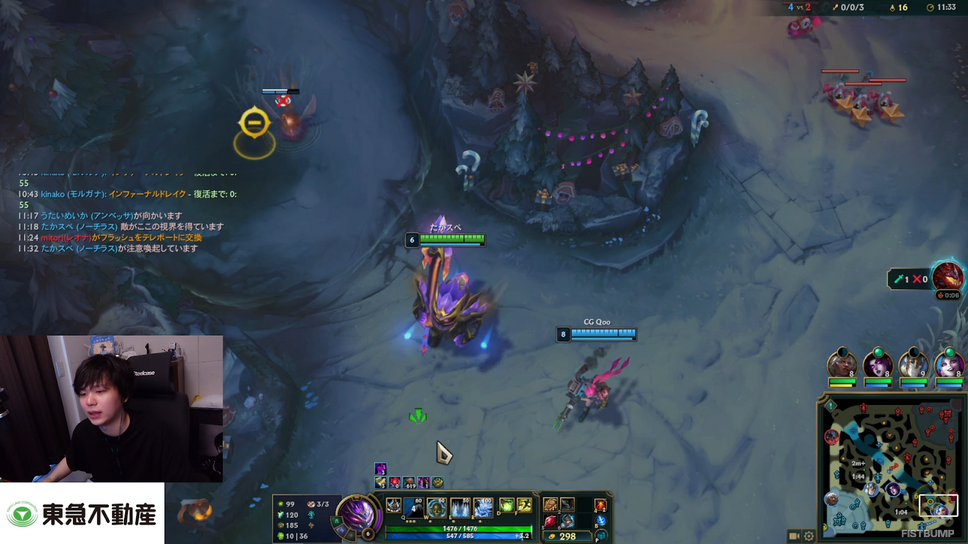
Task: Click the streamer webcam overlay
Action: [110, 408]
